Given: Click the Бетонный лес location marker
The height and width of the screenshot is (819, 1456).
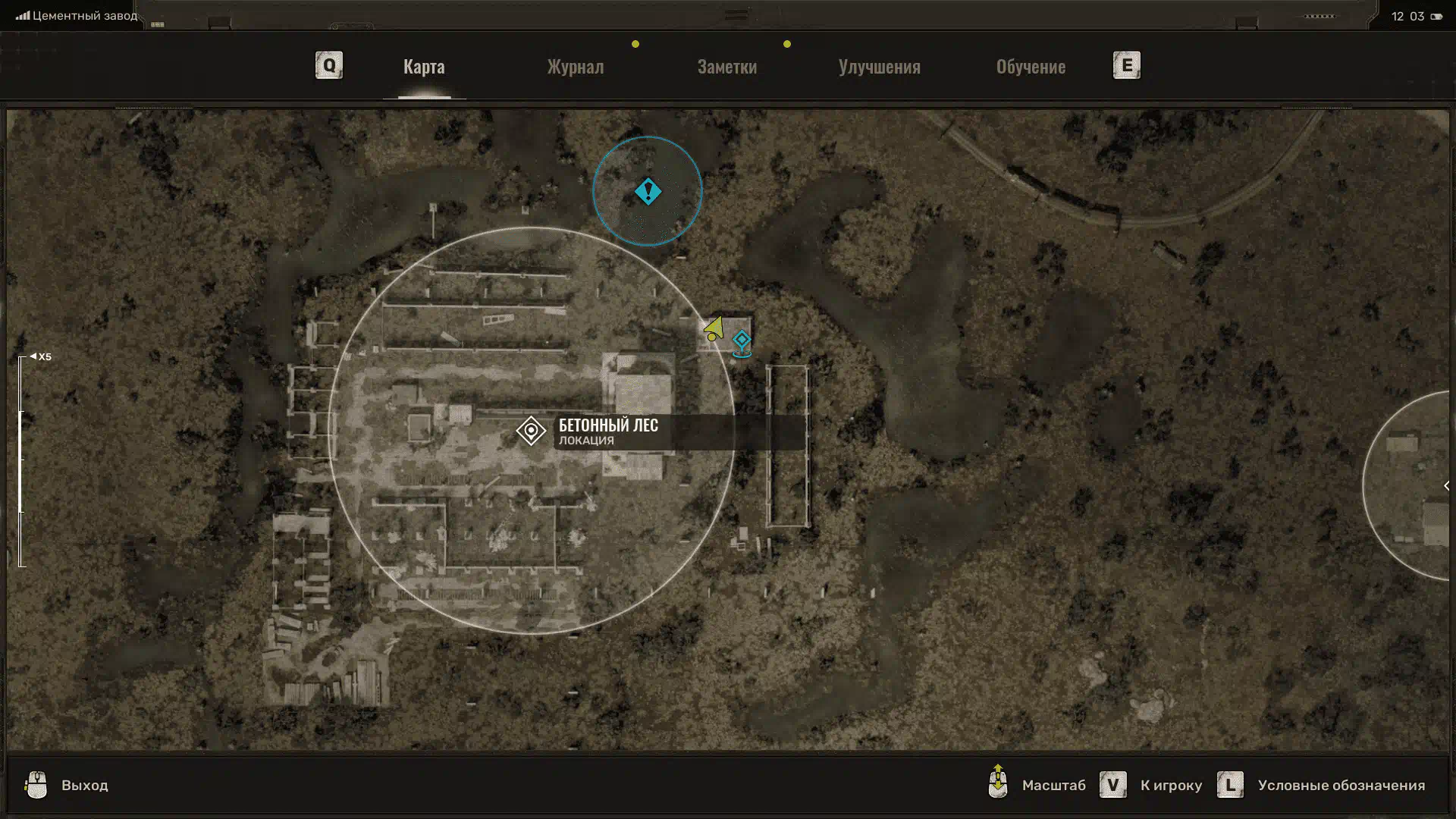Looking at the screenshot, I should click(x=531, y=431).
